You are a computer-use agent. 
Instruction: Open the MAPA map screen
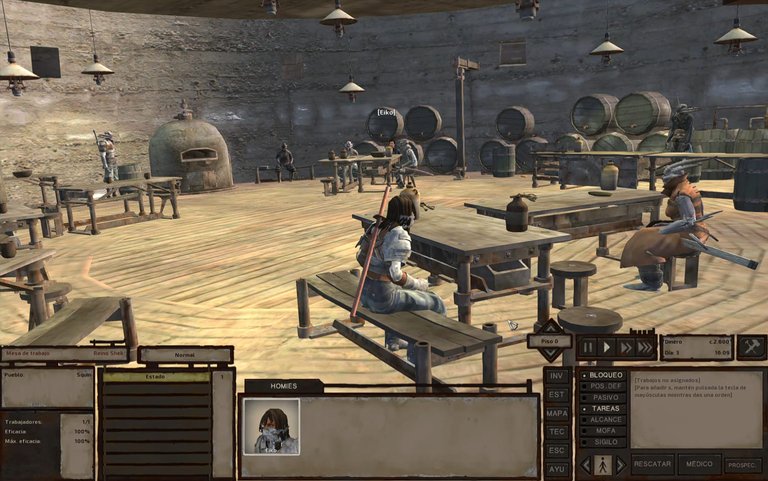click(x=557, y=413)
